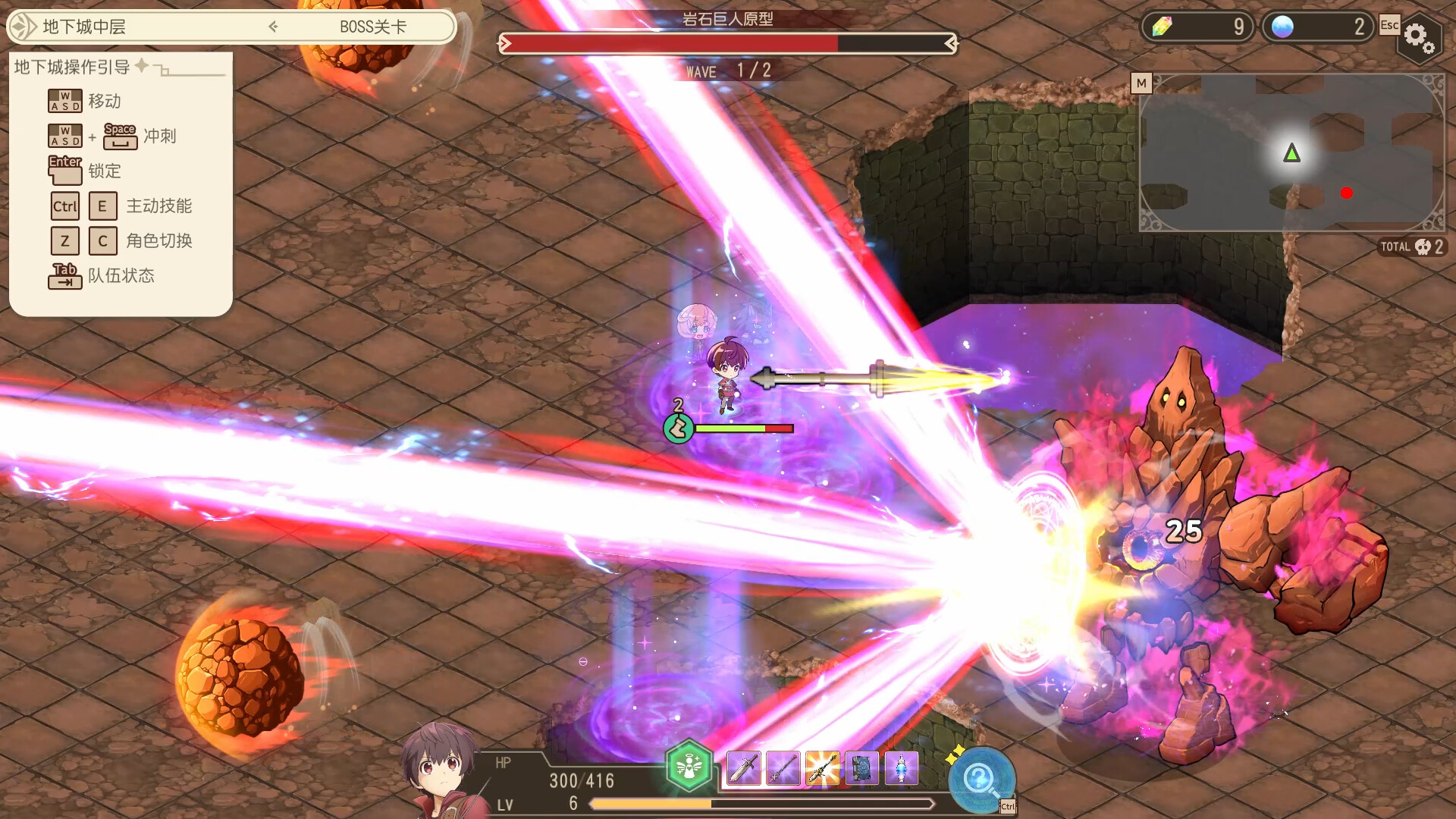
Task: Click the blue orb currency counter
Action: (1317, 27)
